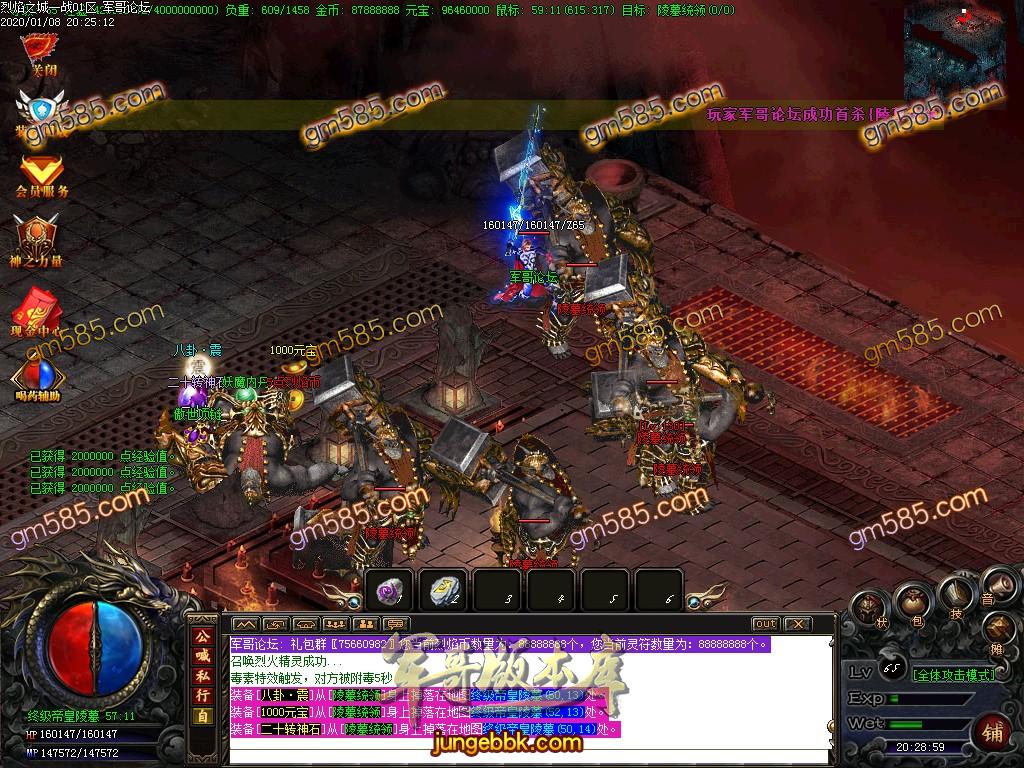1024x768 pixels.
Task: Click the chat panel's out button
Action: (765, 624)
